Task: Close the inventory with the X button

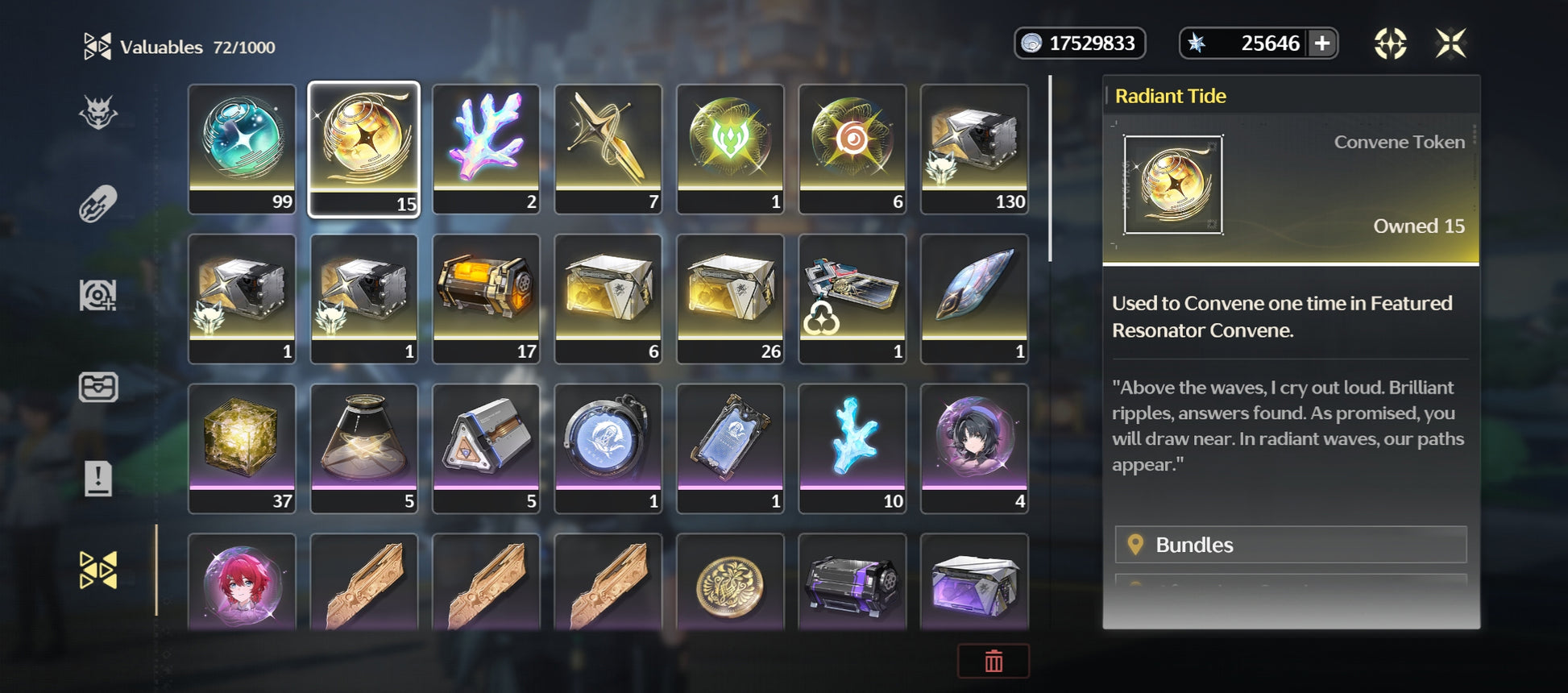Action: tap(1450, 44)
